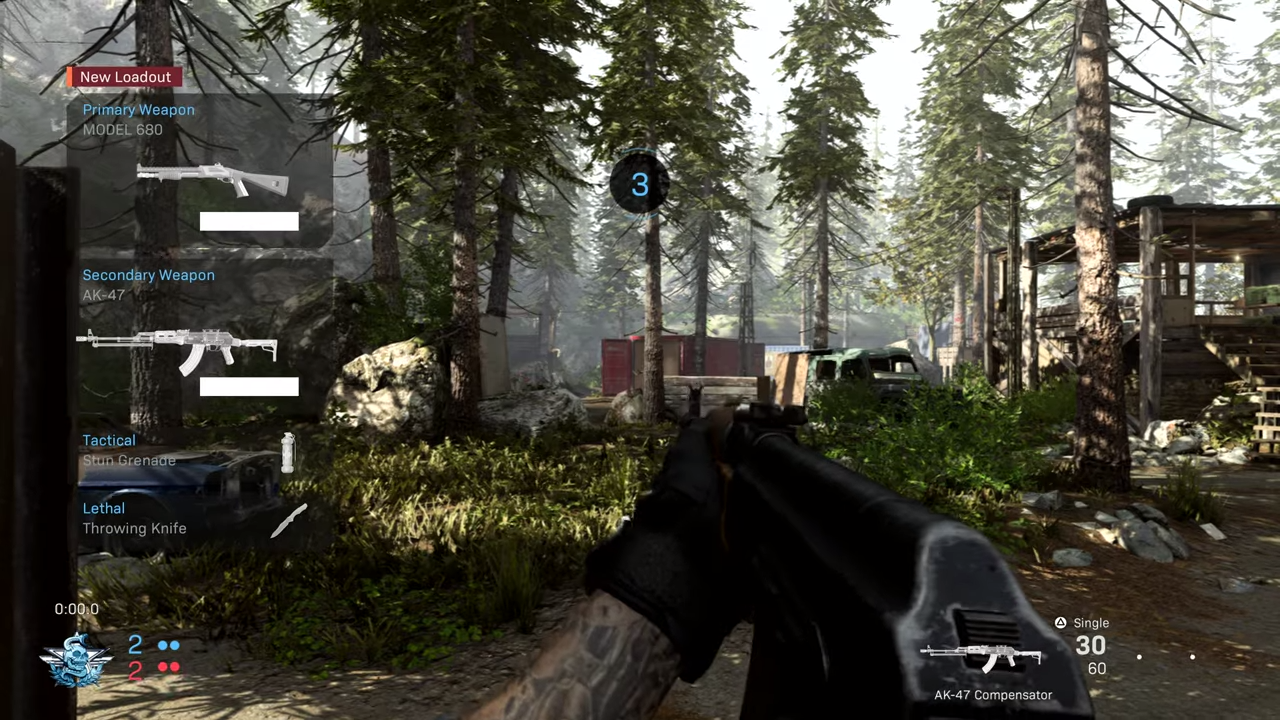Image resolution: width=1280 pixels, height=720 pixels.
Task: Expand the Secondary Weapon section
Action: [x=148, y=275]
